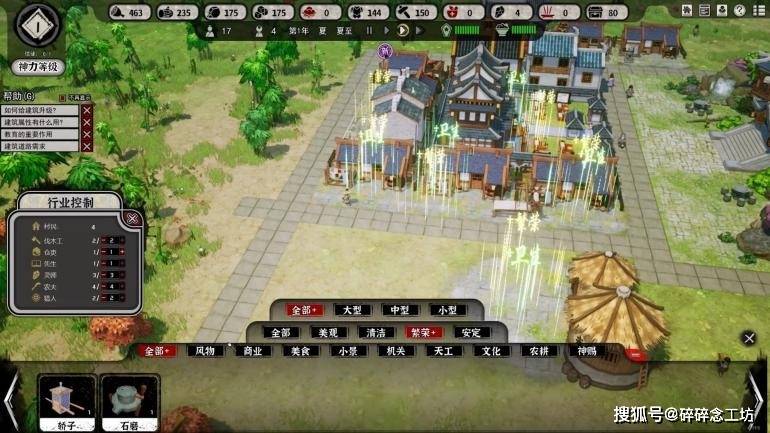Viewport: 770px width, 433px height.
Task: Switch to the 商业 category
Action: coord(252,351)
